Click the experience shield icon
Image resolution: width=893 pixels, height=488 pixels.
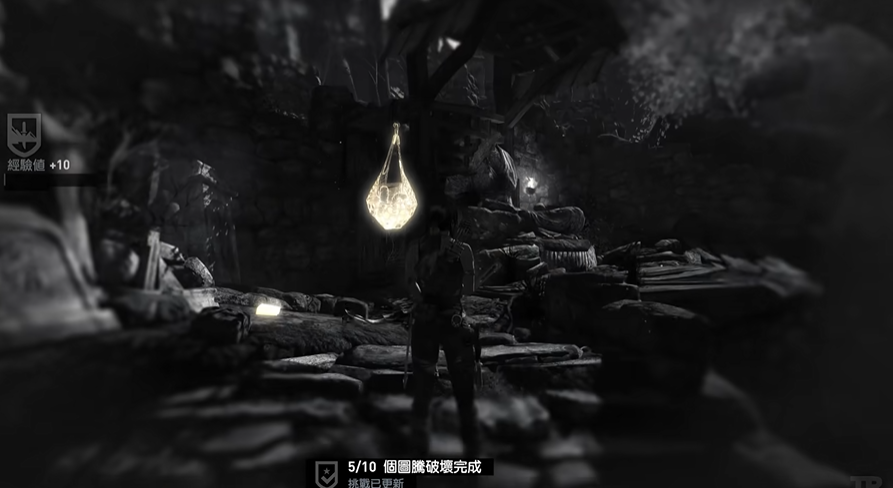point(23,133)
